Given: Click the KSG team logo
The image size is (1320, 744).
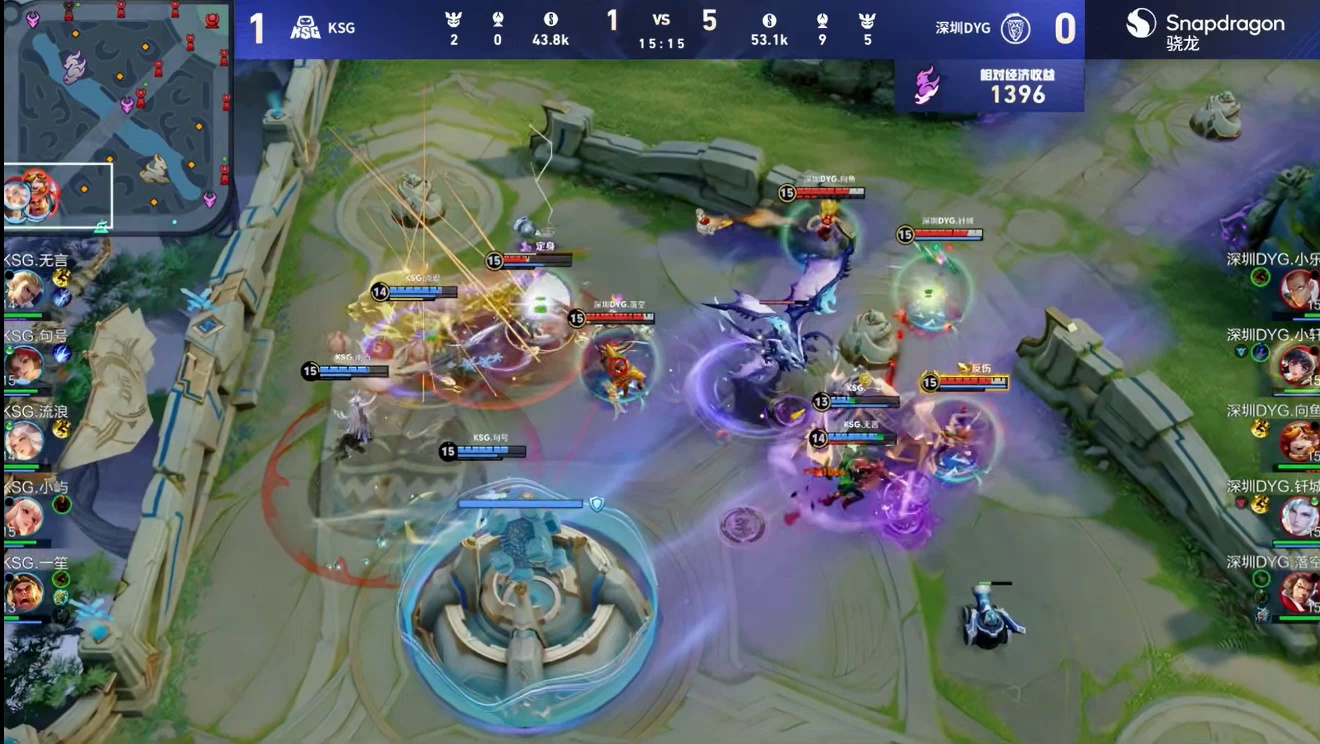Looking at the screenshot, I should (x=305, y=28).
